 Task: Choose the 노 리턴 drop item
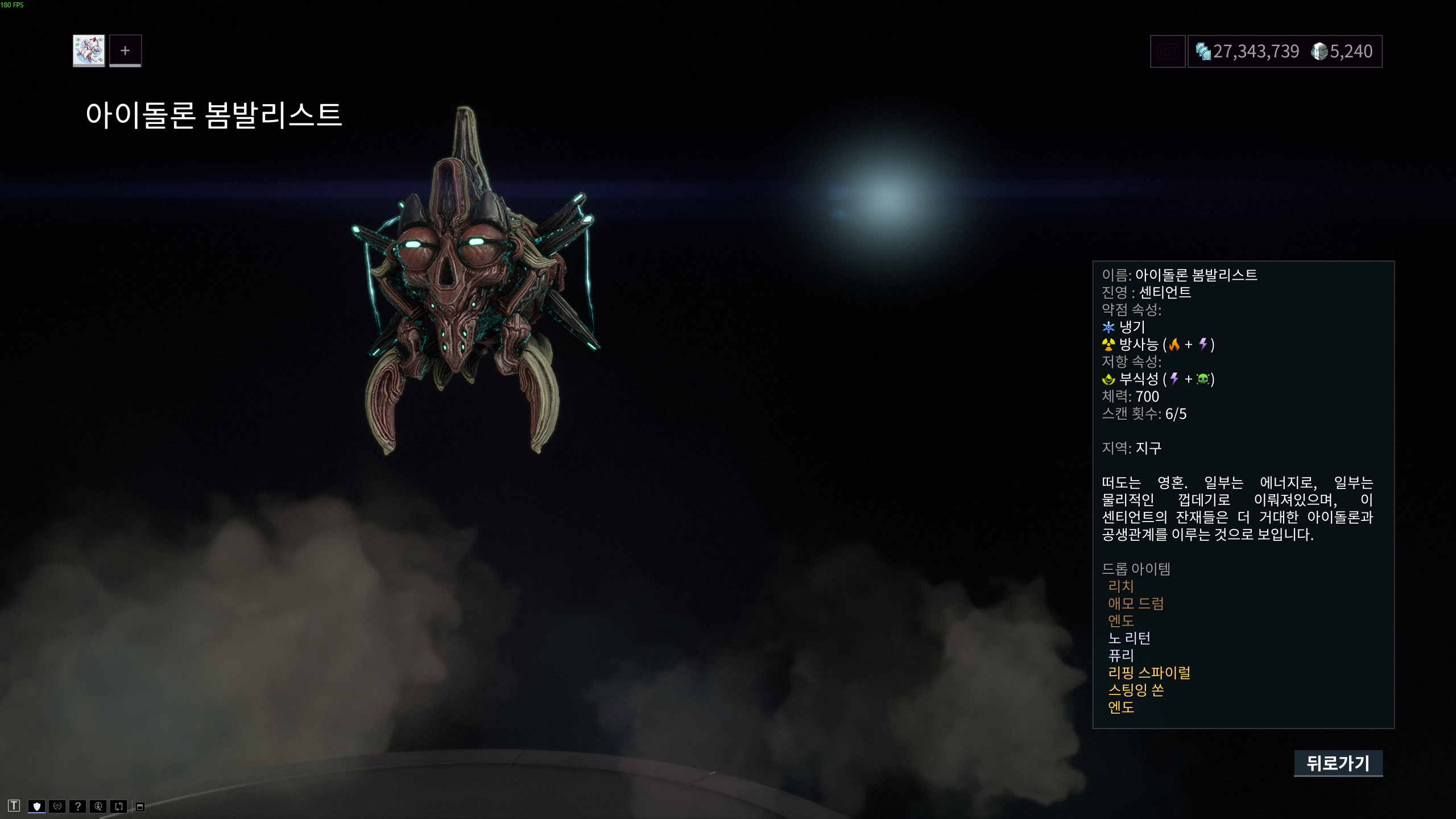[1130, 638]
